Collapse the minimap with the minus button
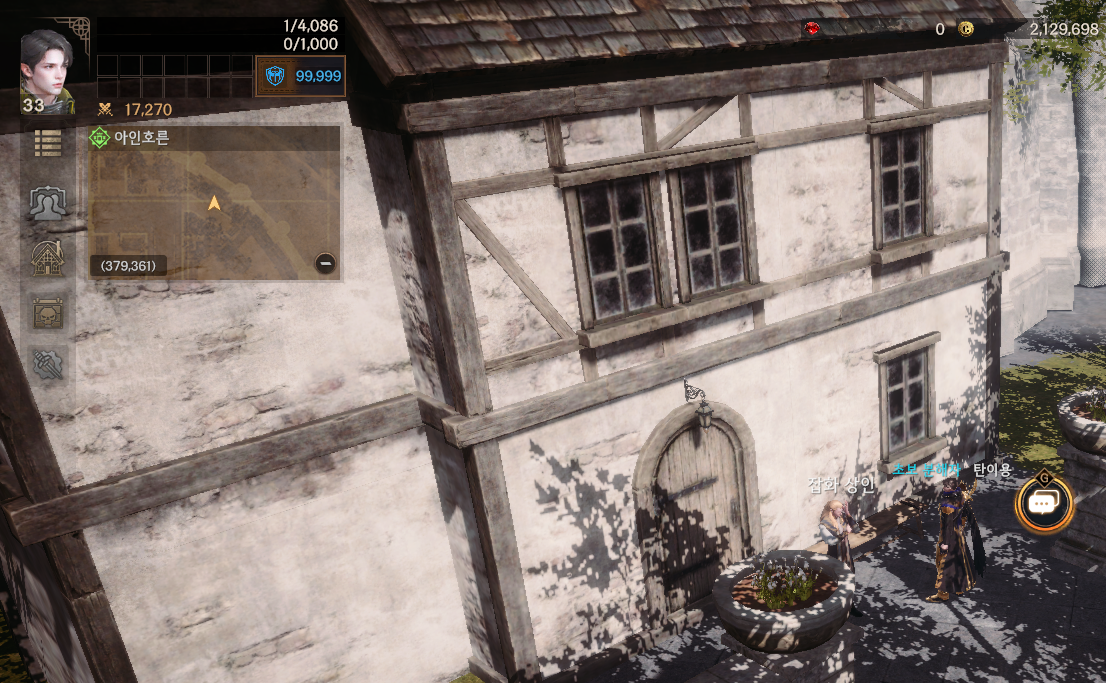 pyautogui.click(x=325, y=264)
